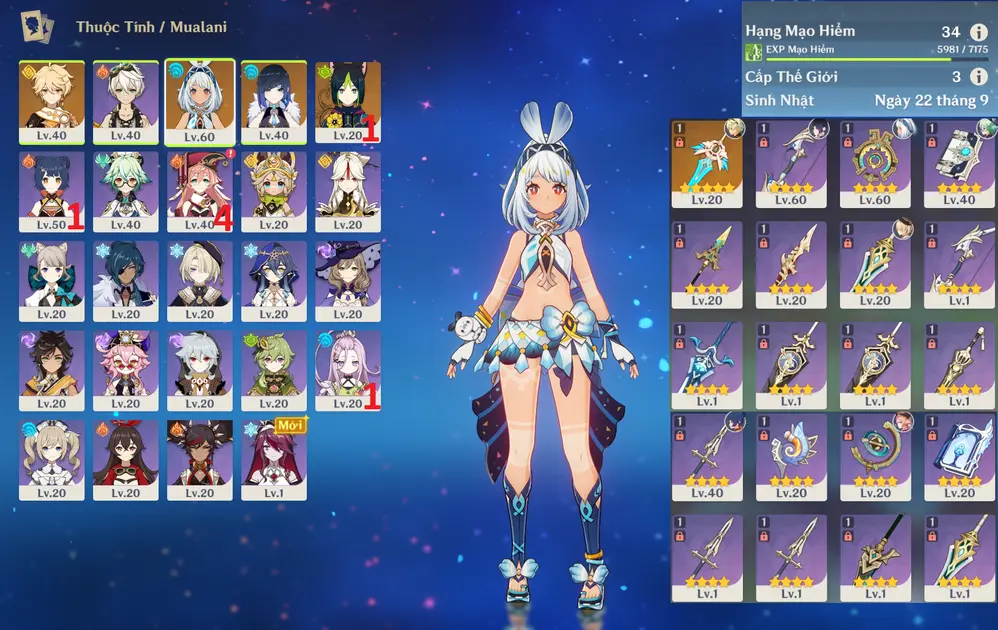This screenshot has height=630, width=998.
Task: Choose Ningguang's character card
Action: 347,190
